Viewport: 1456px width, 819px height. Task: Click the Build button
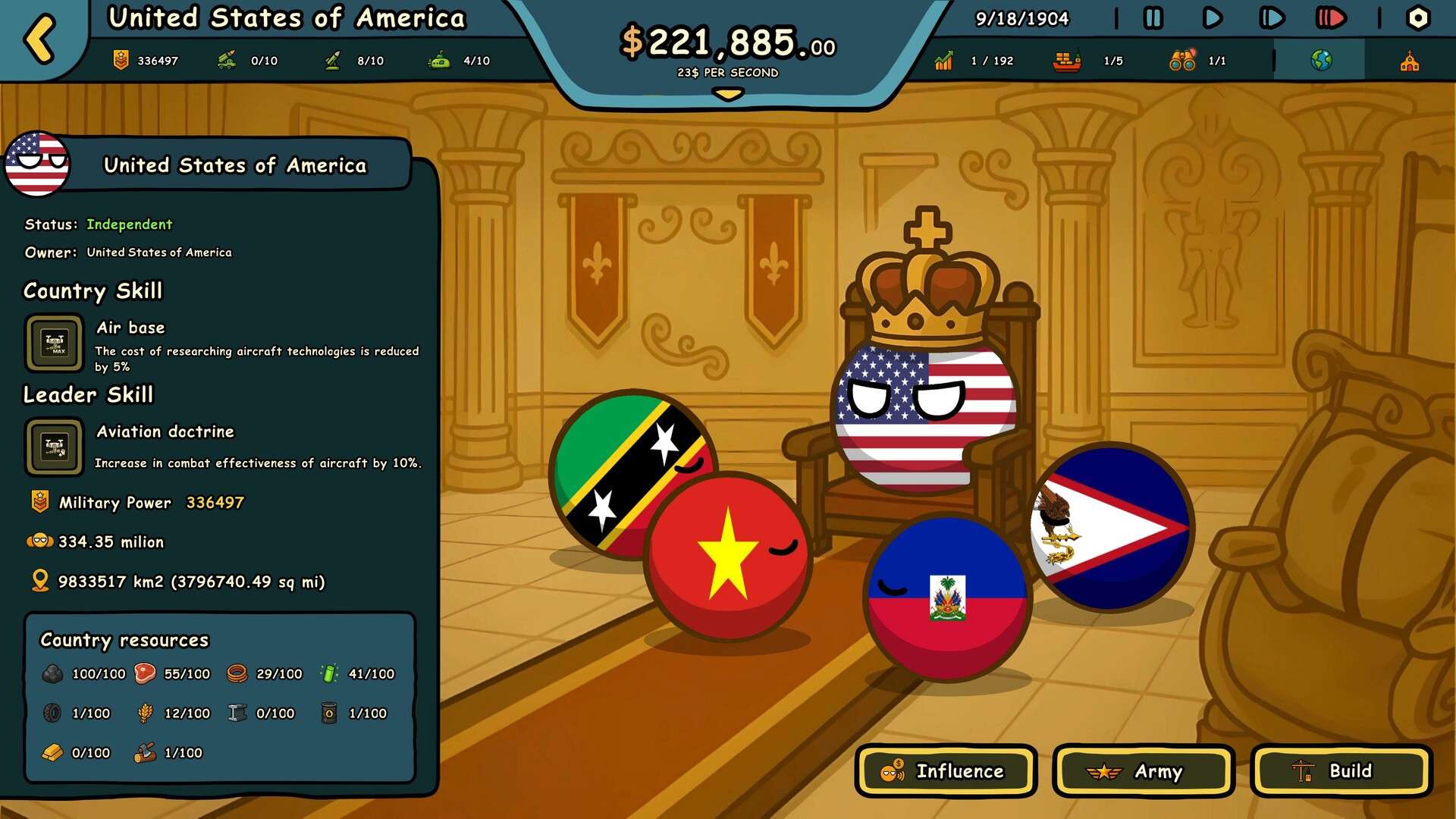1339,771
